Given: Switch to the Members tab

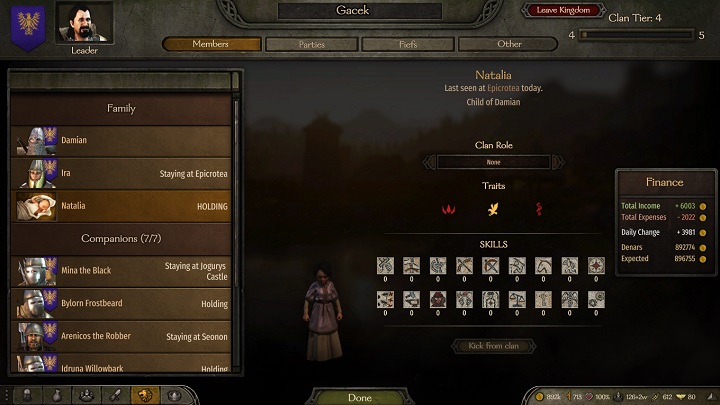Looking at the screenshot, I should 211,44.
